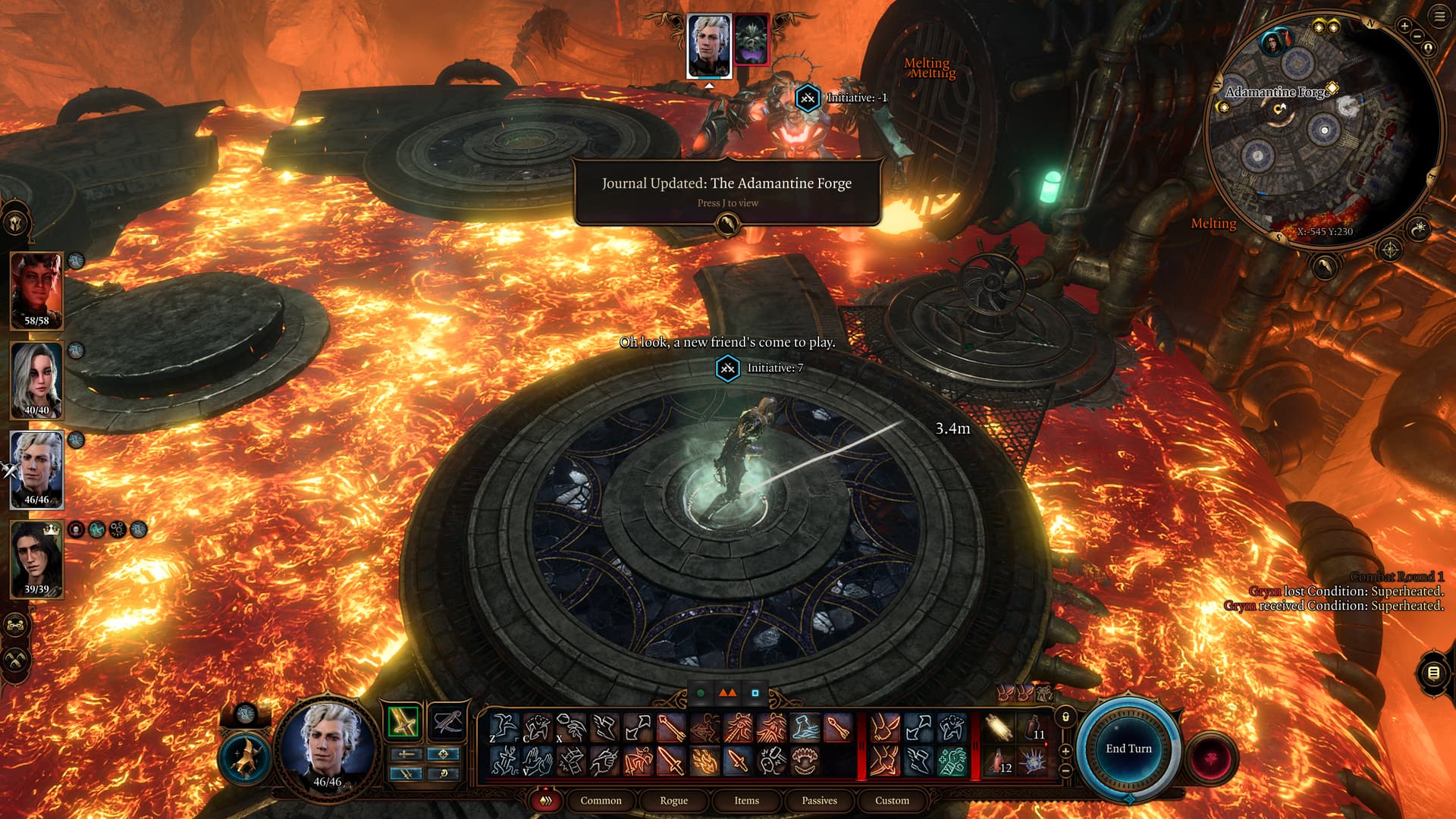
Task: Toggle the hotbar lock
Action: (x=1065, y=717)
